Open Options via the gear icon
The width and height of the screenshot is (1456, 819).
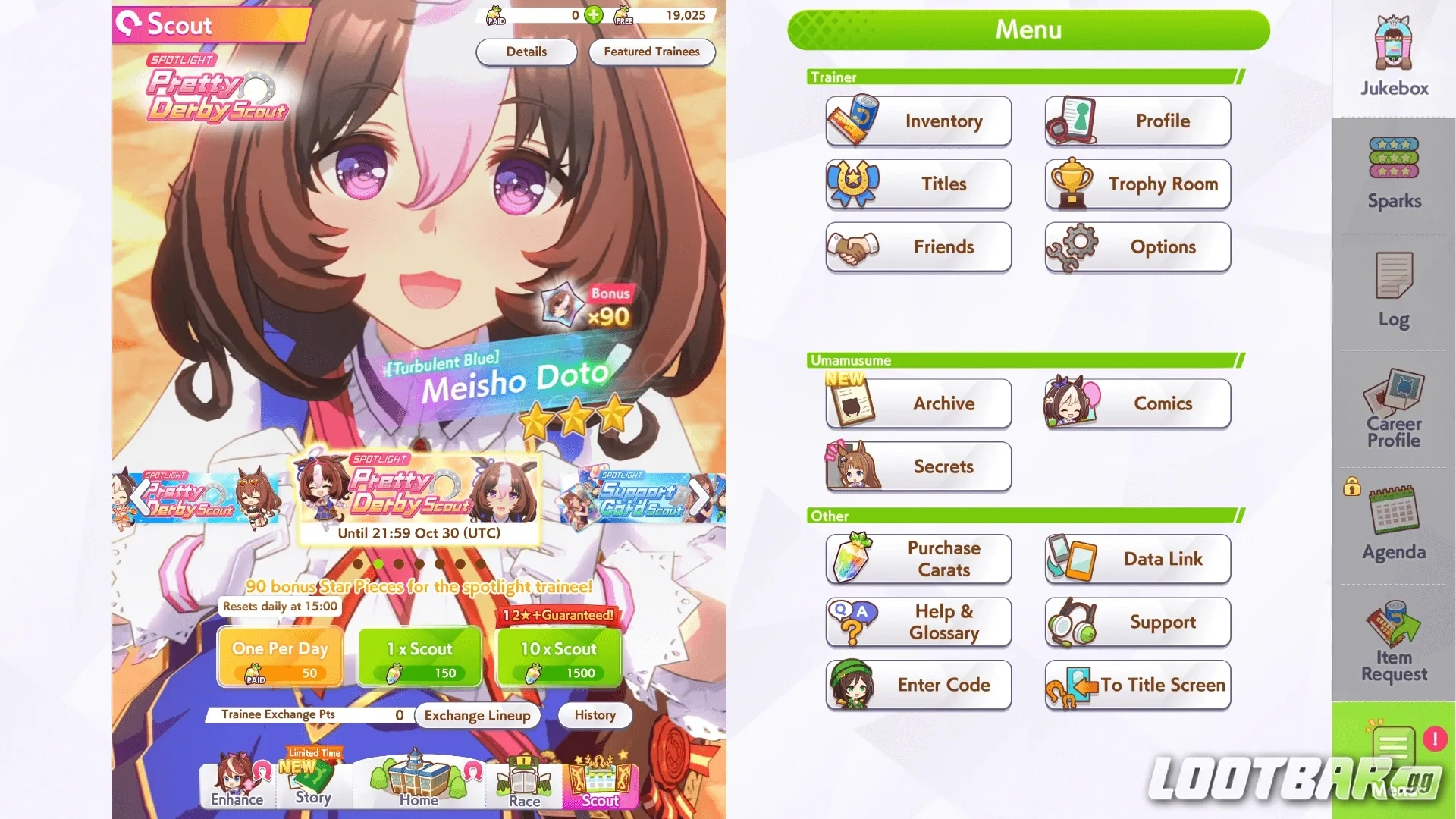click(1137, 246)
